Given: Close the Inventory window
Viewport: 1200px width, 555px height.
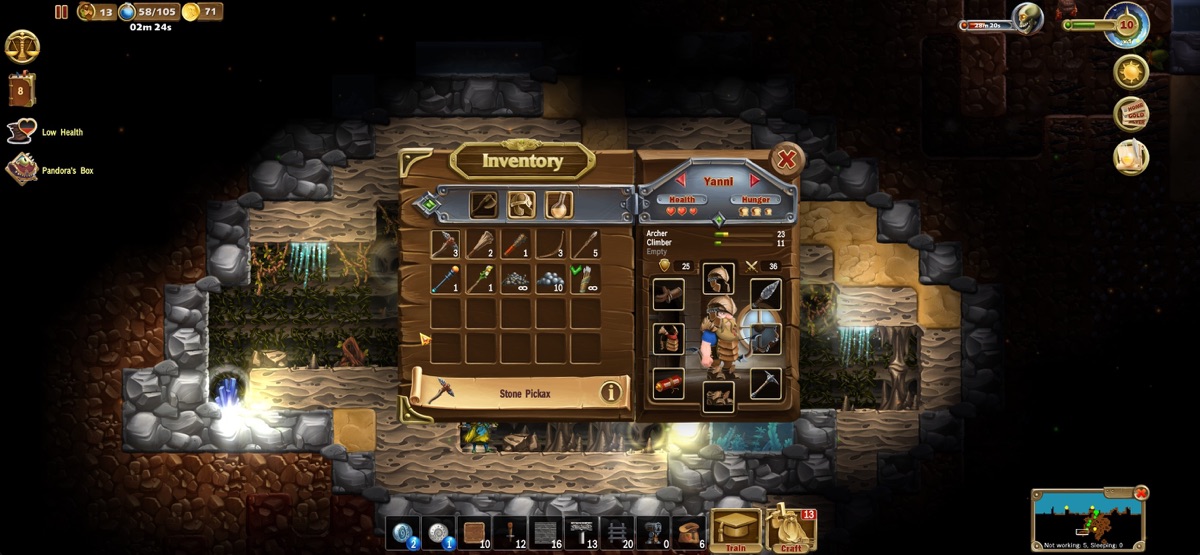Looking at the screenshot, I should coord(787,160).
